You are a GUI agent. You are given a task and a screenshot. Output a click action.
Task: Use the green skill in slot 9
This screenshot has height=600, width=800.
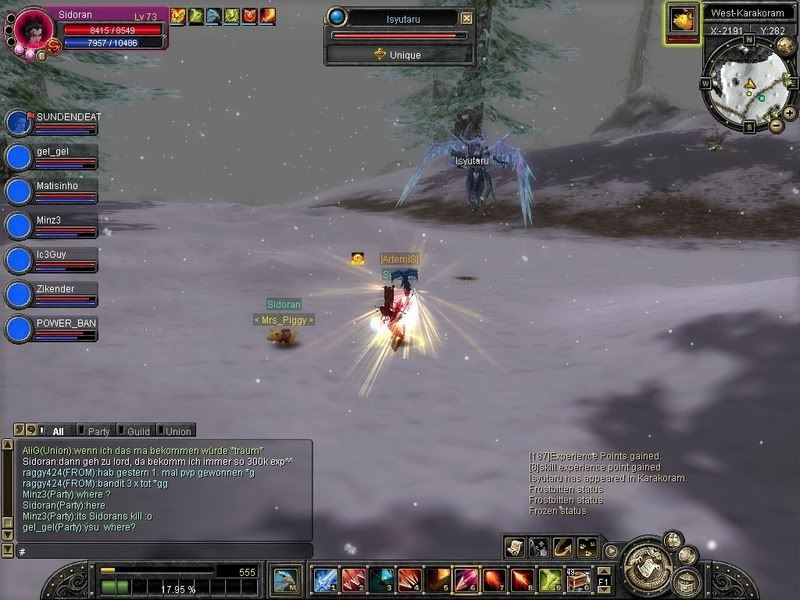tap(551, 580)
